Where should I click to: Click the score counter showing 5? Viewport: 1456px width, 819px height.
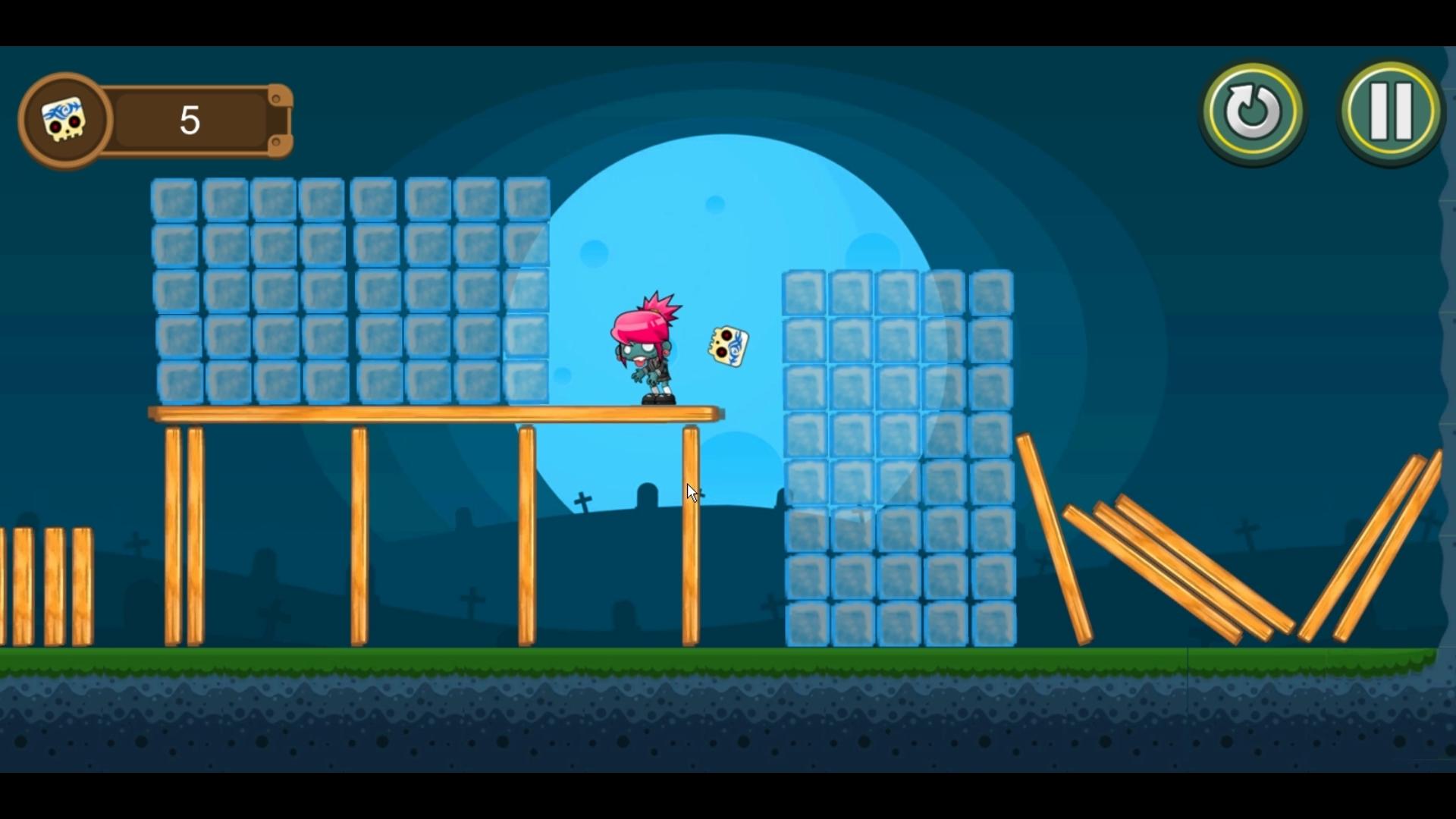(189, 120)
